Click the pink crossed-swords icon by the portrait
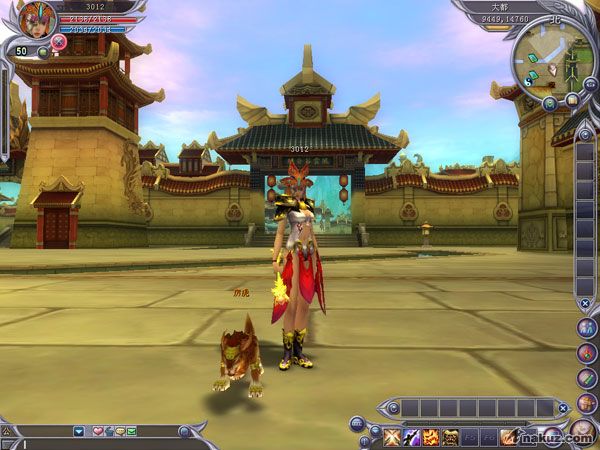 click(x=59, y=41)
